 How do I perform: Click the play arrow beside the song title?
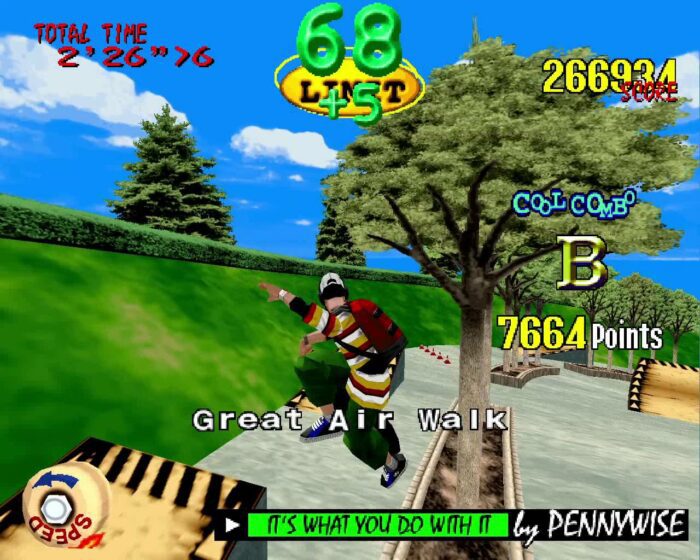[x=232, y=524]
